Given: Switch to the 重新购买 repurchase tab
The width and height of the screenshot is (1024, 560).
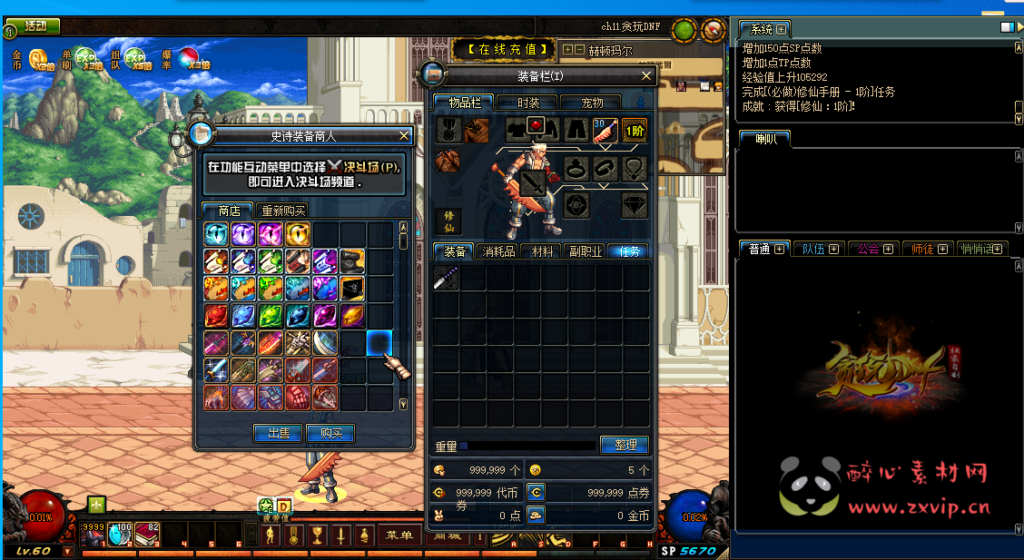Looking at the screenshot, I should (x=283, y=210).
